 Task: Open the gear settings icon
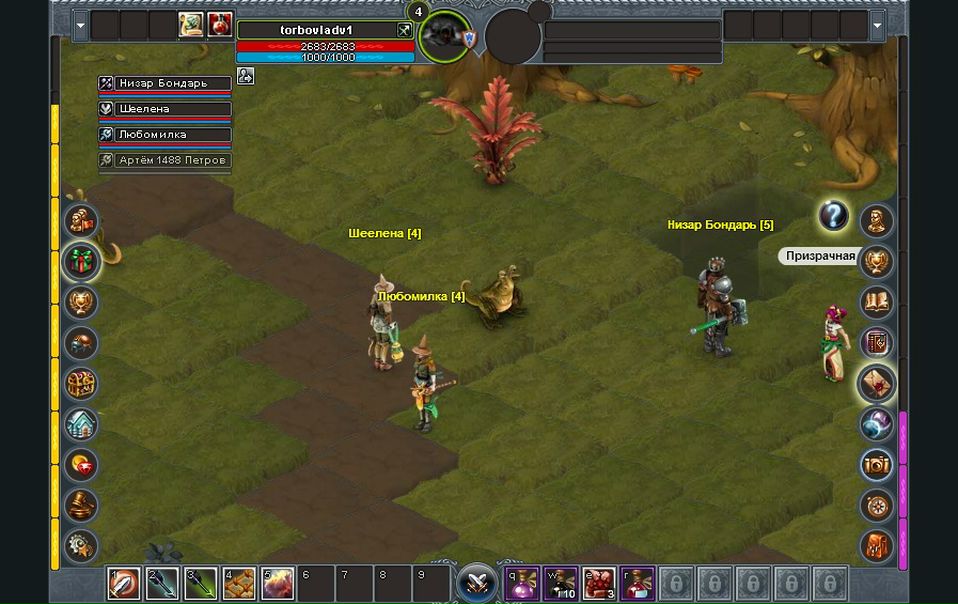tap(81, 546)
